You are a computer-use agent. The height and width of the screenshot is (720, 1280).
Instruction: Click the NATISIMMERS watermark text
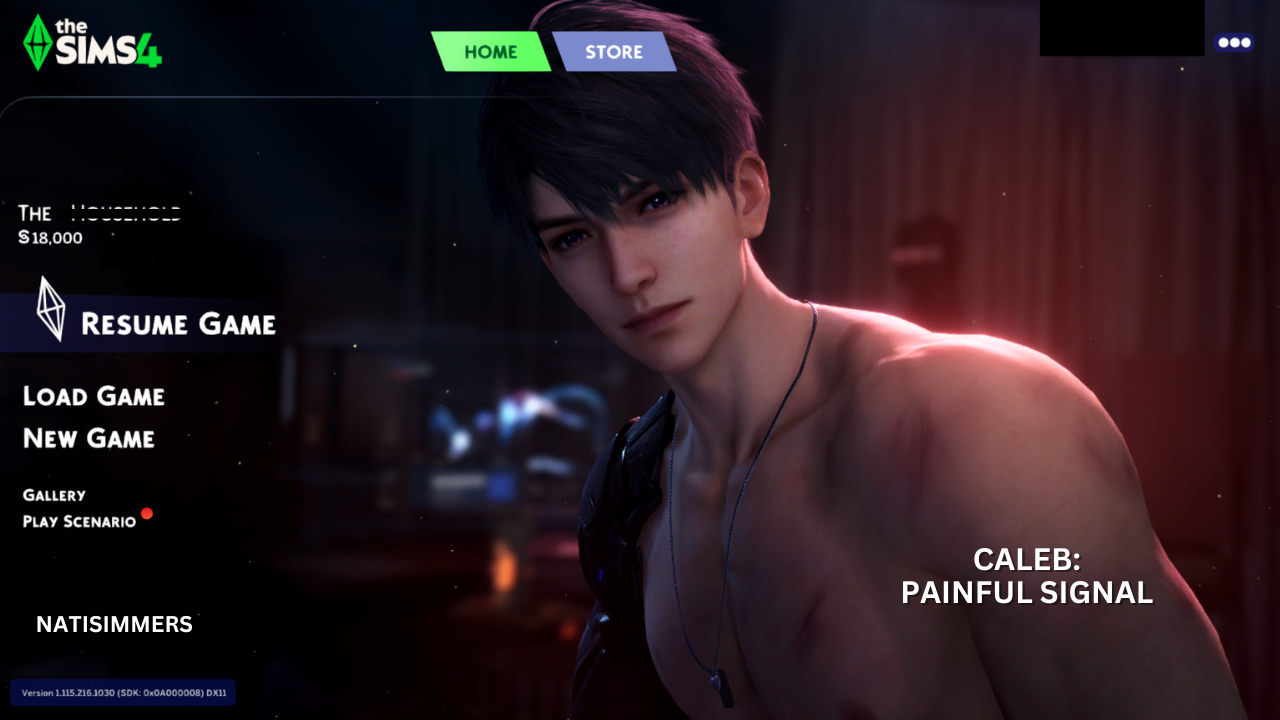(113, 624)
